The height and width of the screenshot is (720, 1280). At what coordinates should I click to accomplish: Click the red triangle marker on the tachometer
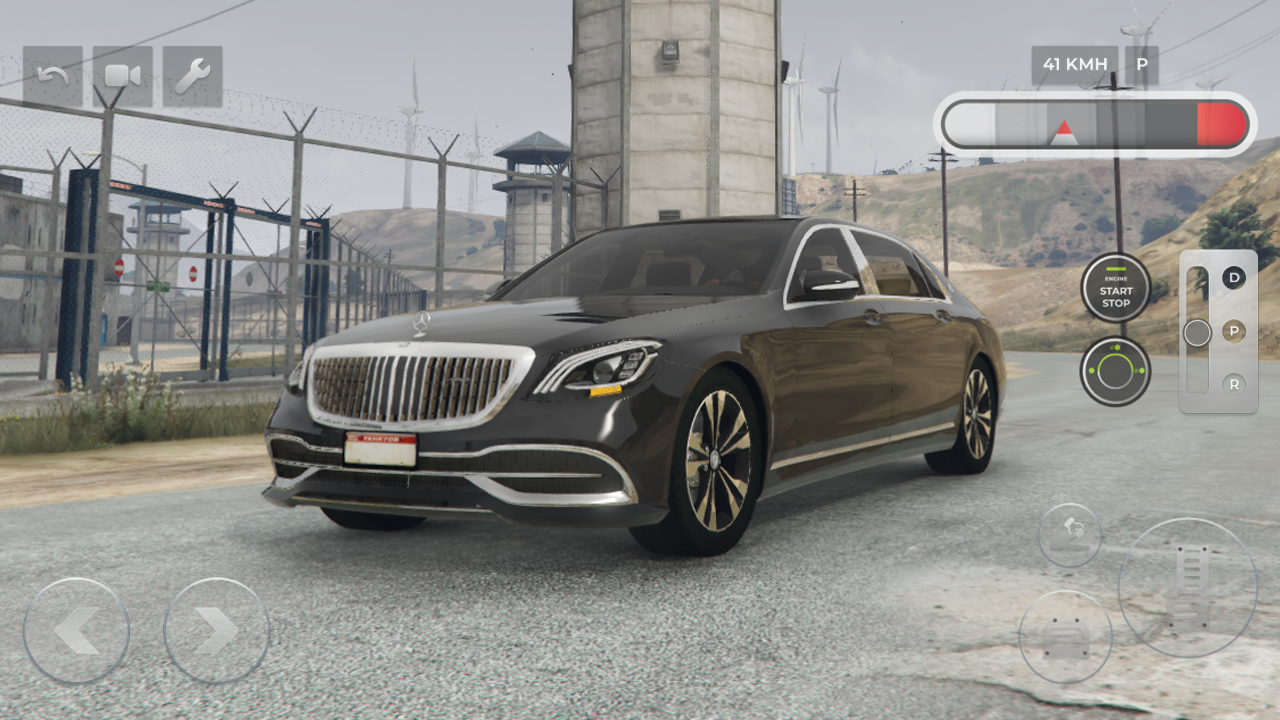pos(1062,127)
